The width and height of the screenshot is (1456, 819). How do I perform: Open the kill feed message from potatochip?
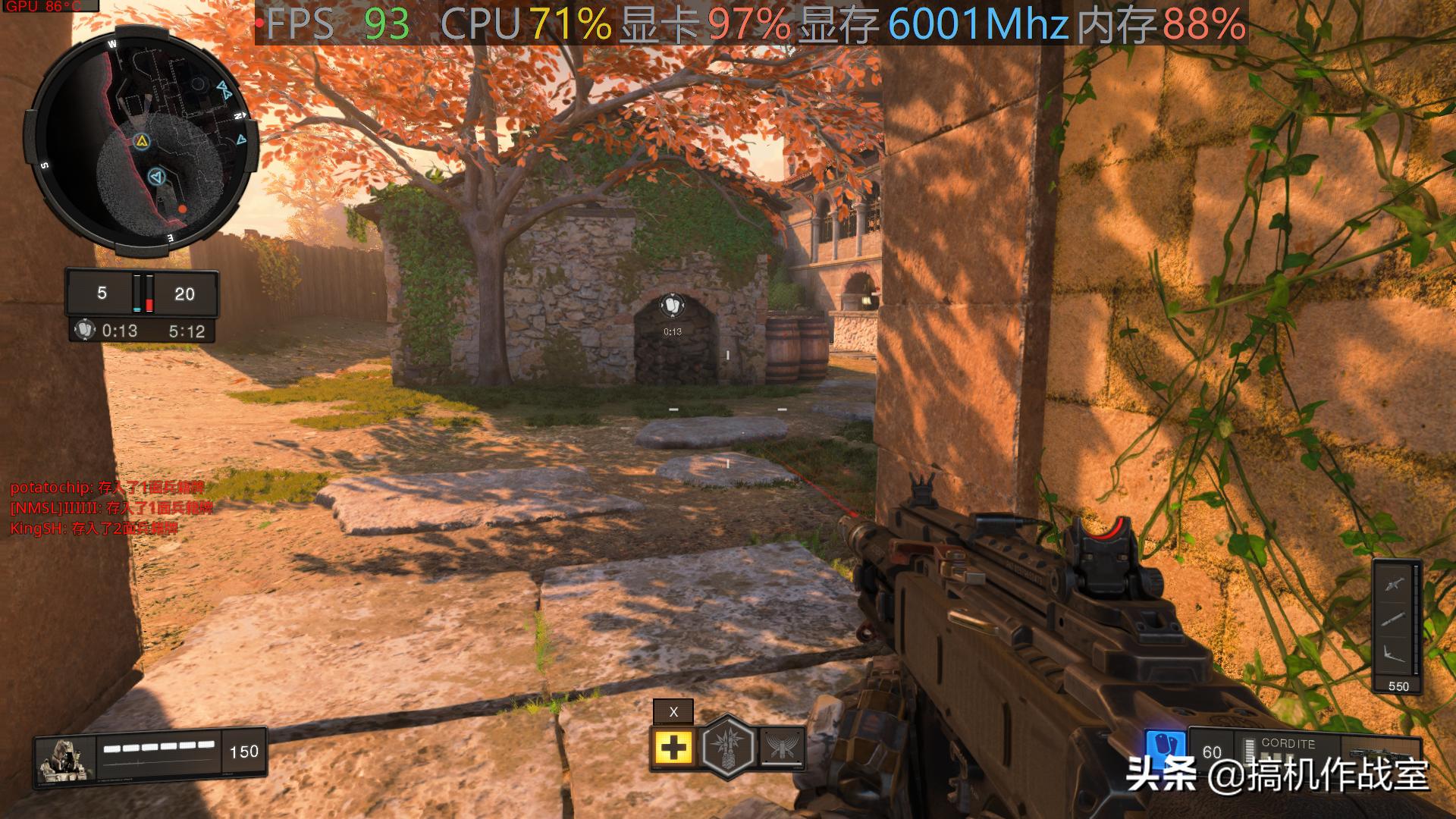107,488
